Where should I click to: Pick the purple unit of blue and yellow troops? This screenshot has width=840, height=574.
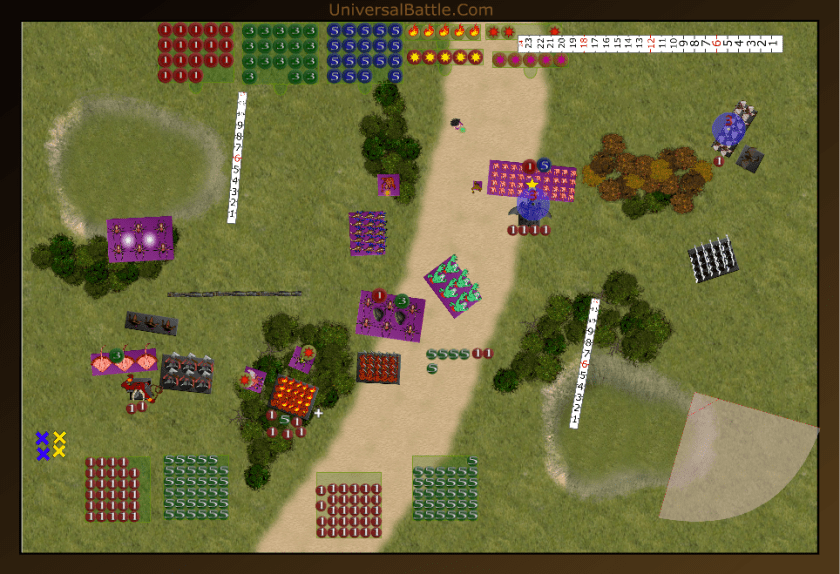(x=368, y=233)
